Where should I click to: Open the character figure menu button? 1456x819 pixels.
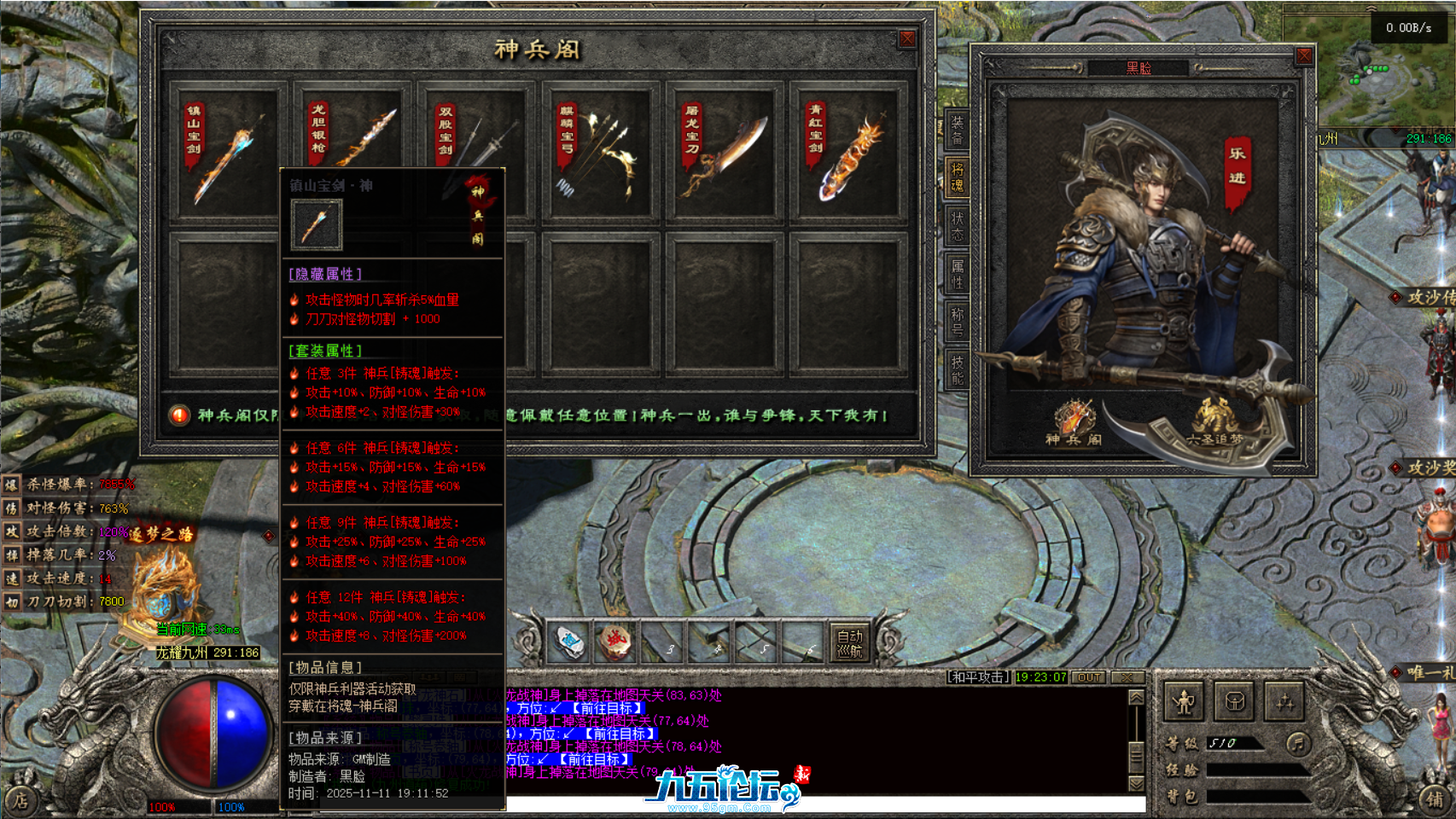click(x=1184, y=702)
